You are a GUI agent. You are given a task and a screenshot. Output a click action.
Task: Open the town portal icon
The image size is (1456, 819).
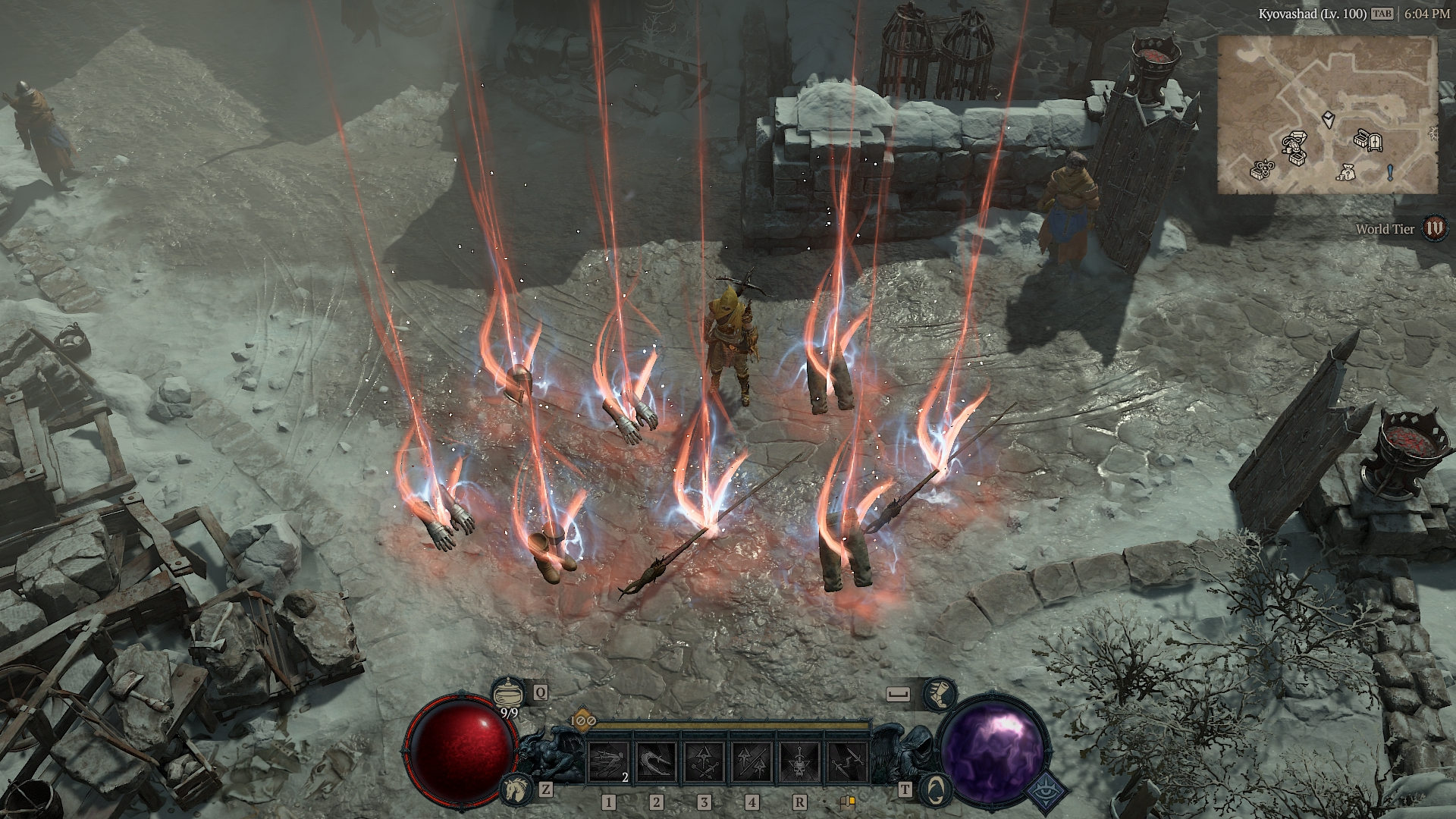pyautogui.click(x=934, y=790)
